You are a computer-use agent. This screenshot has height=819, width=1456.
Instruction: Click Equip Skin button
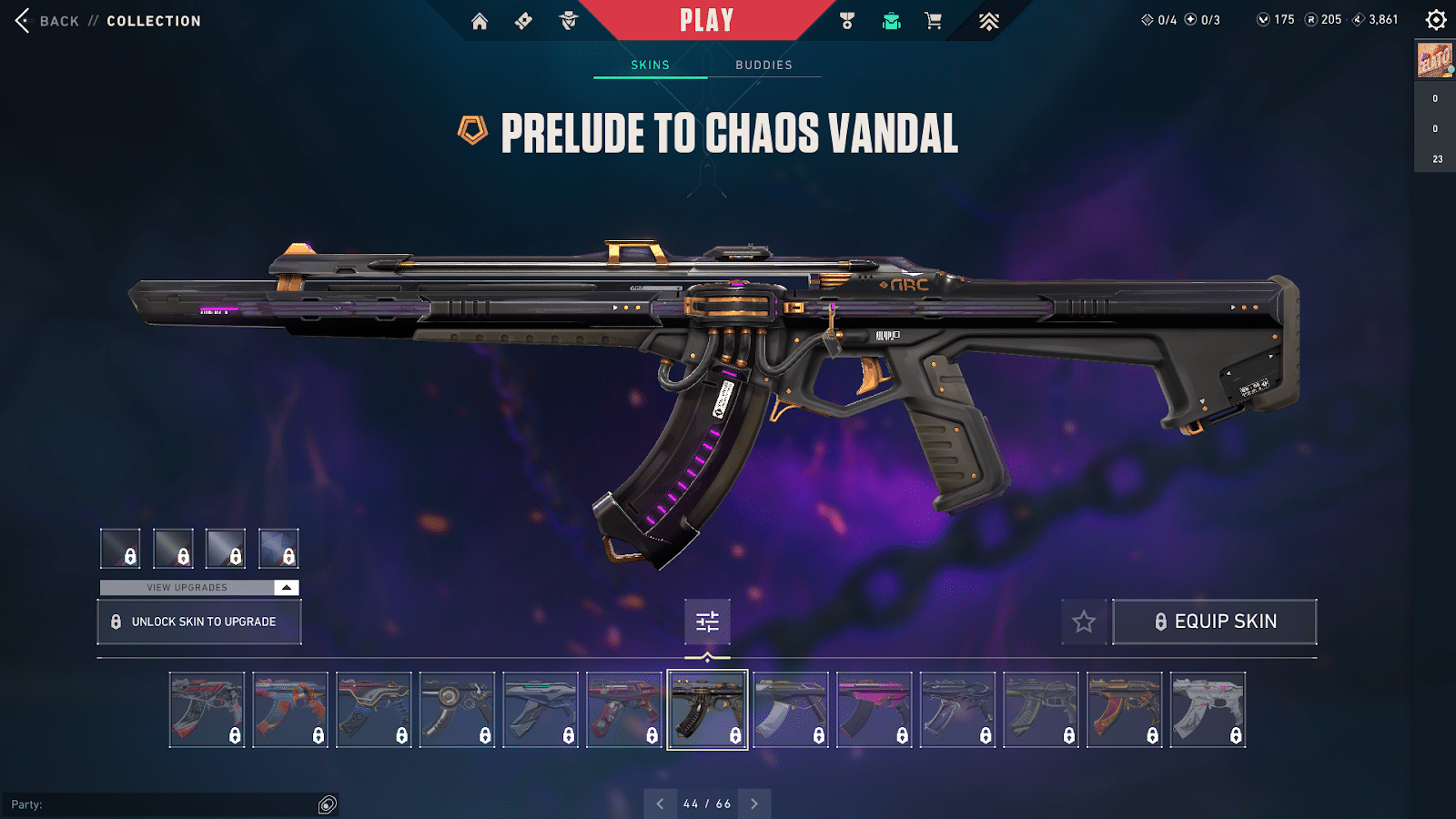[x=1215, y=622]
